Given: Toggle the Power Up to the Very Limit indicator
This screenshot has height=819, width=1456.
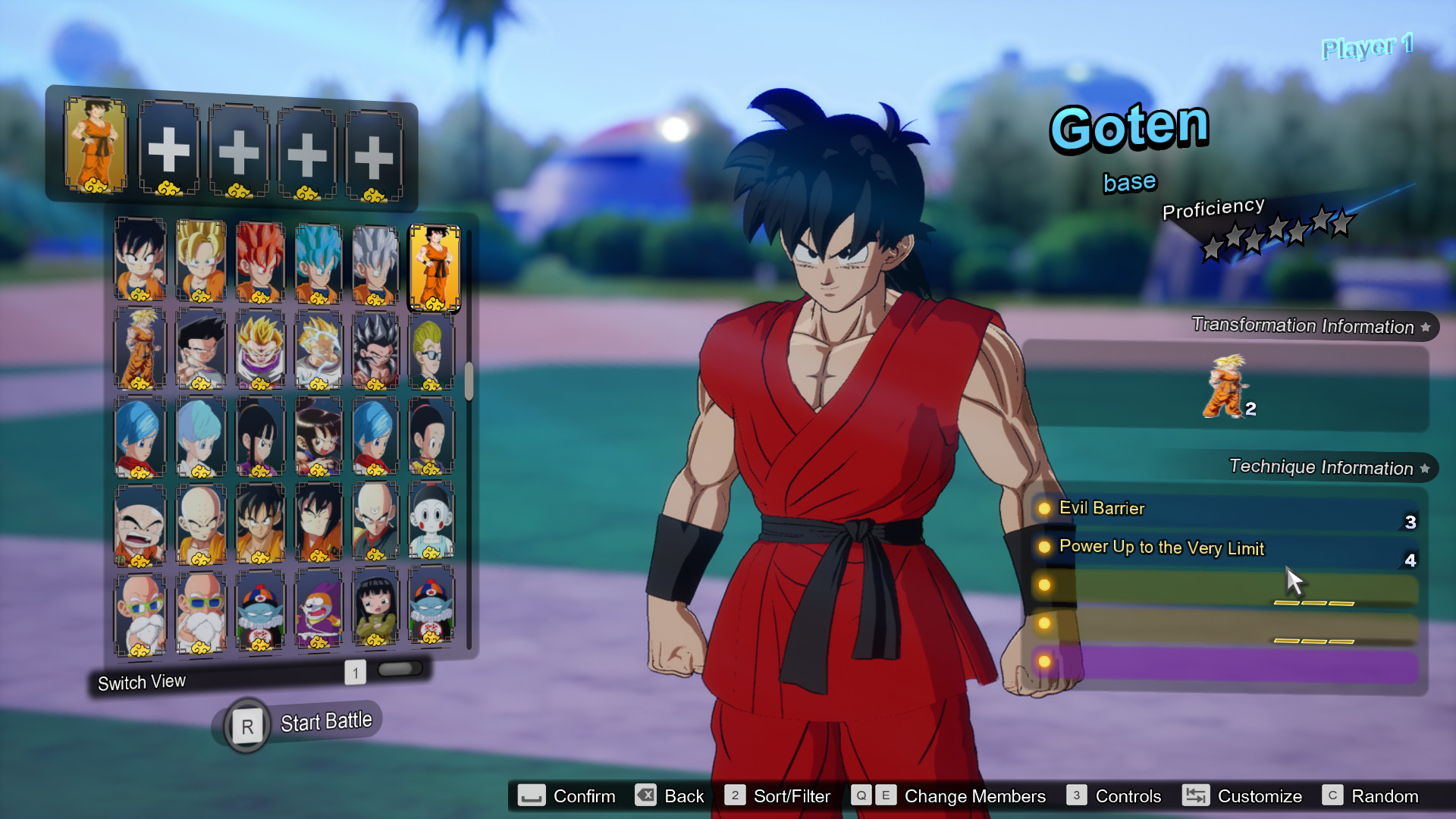Looking at the screenshot, I should tap(1044, 548).
